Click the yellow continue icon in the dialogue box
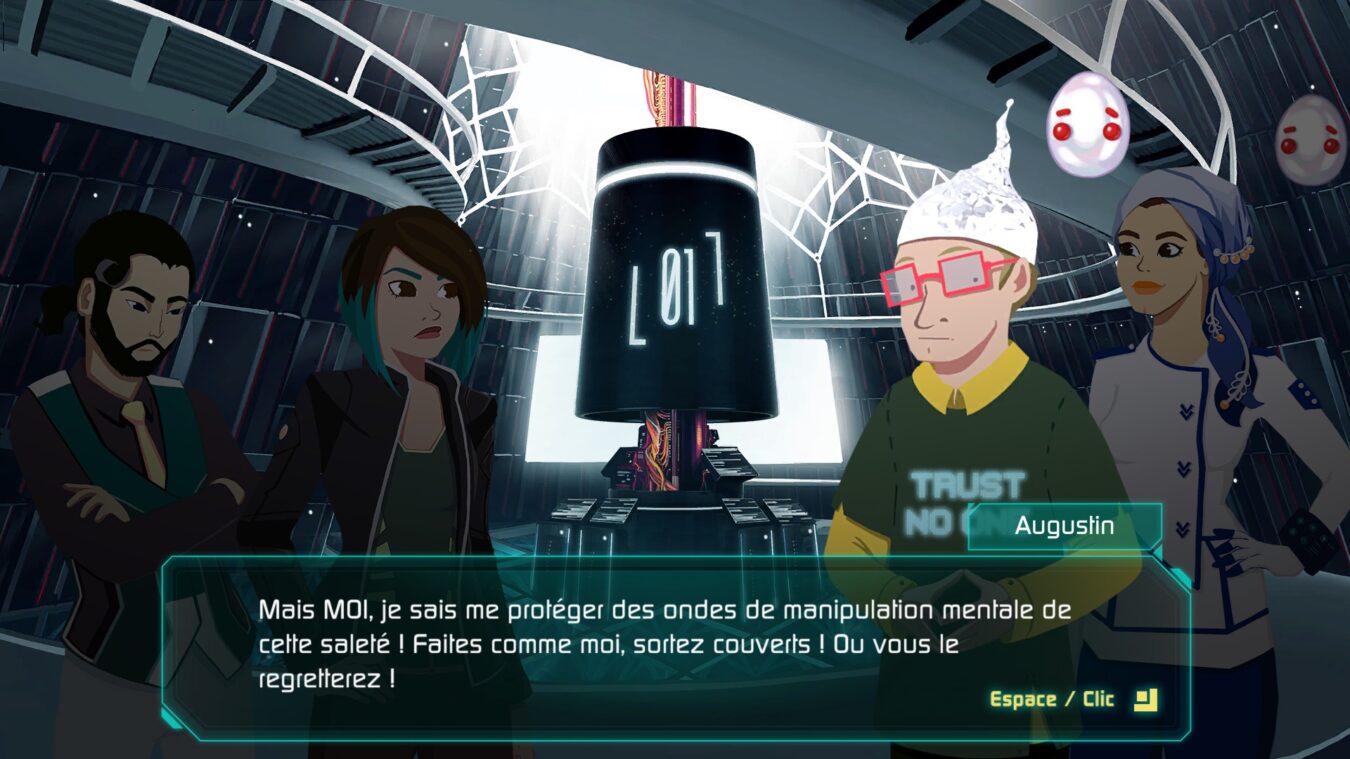 tap(1145, 699)
